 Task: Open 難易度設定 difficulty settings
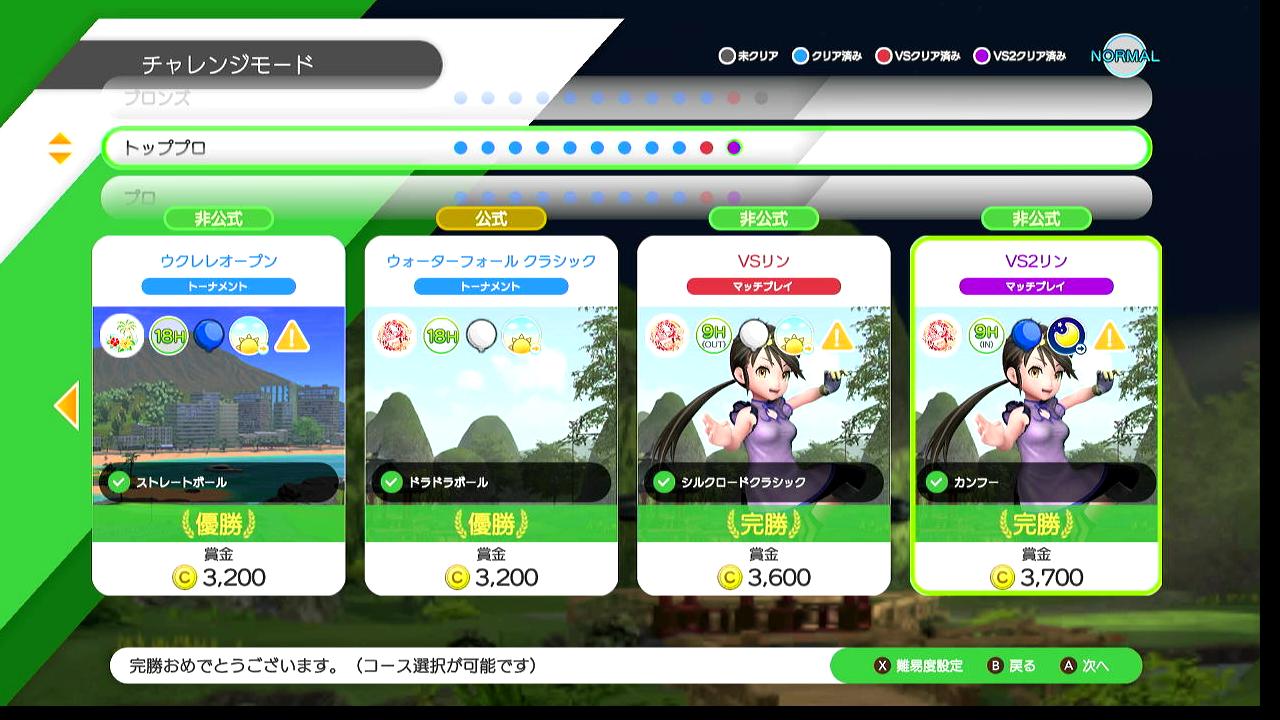point(919,666)
